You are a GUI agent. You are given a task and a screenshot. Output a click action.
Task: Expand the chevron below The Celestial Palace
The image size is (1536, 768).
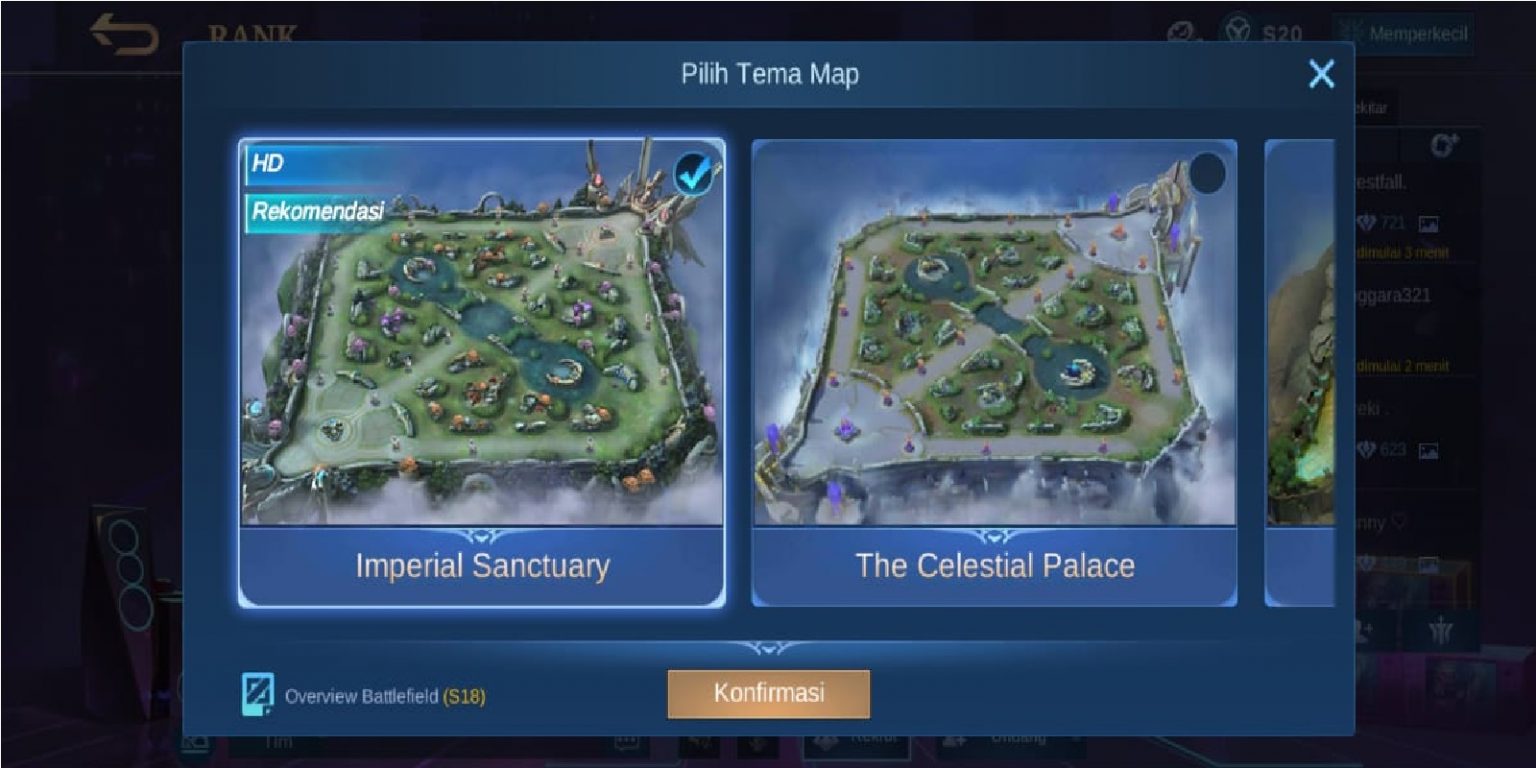[995, 535]
